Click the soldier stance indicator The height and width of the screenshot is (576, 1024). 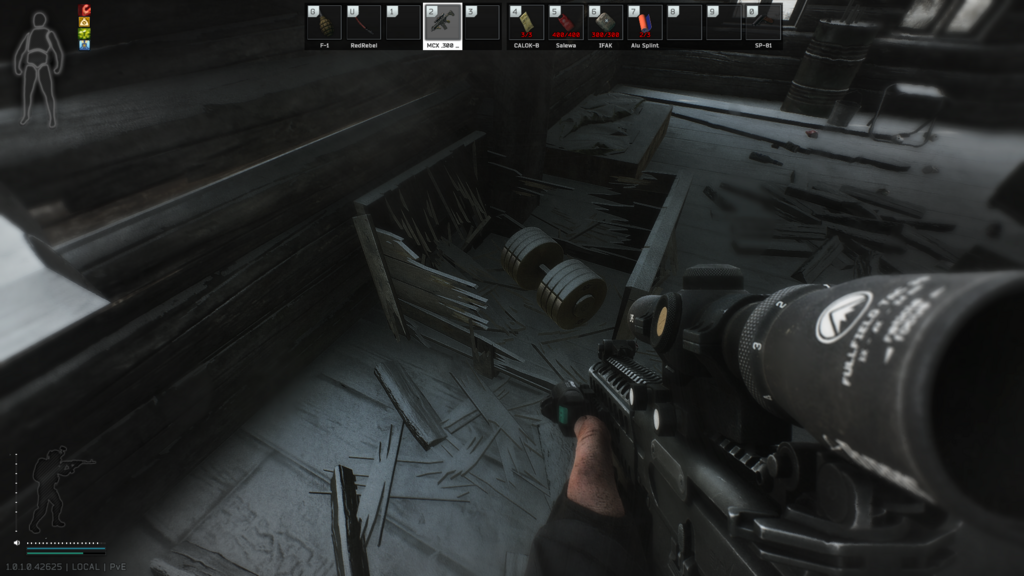pyautogui.click(x=50, y=490)
